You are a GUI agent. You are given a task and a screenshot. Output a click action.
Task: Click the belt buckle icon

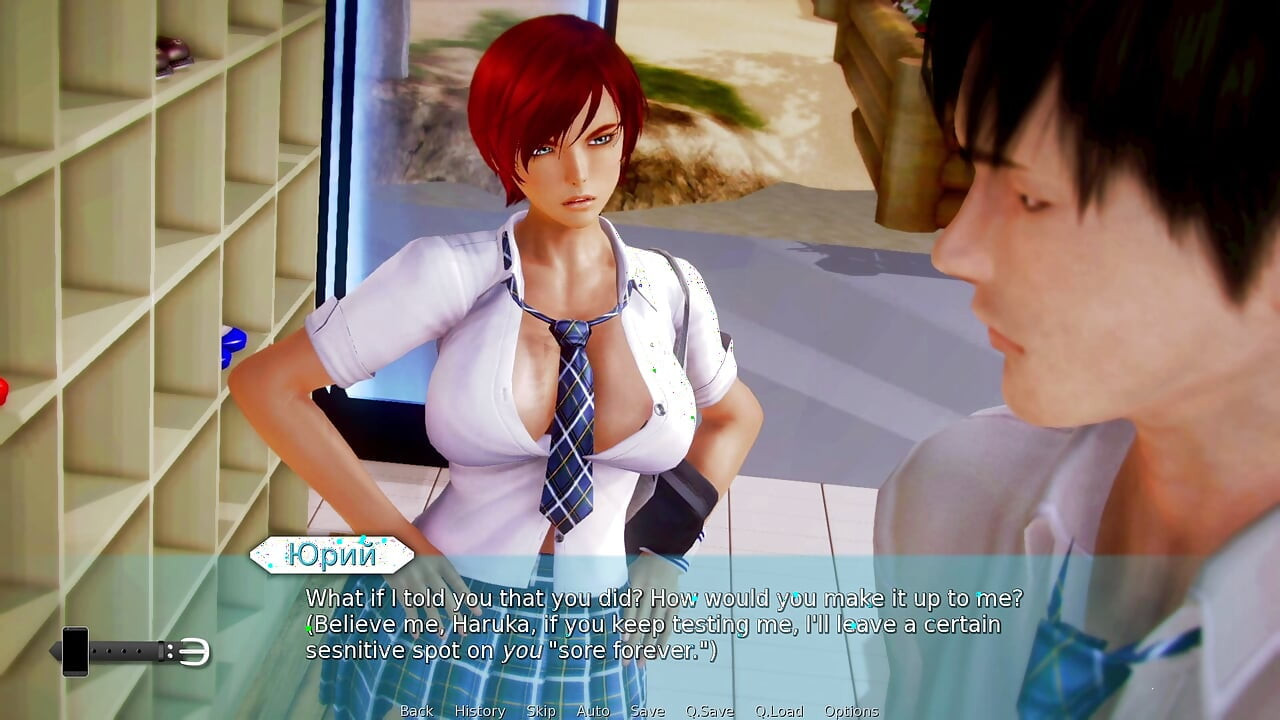coord(194,650)
